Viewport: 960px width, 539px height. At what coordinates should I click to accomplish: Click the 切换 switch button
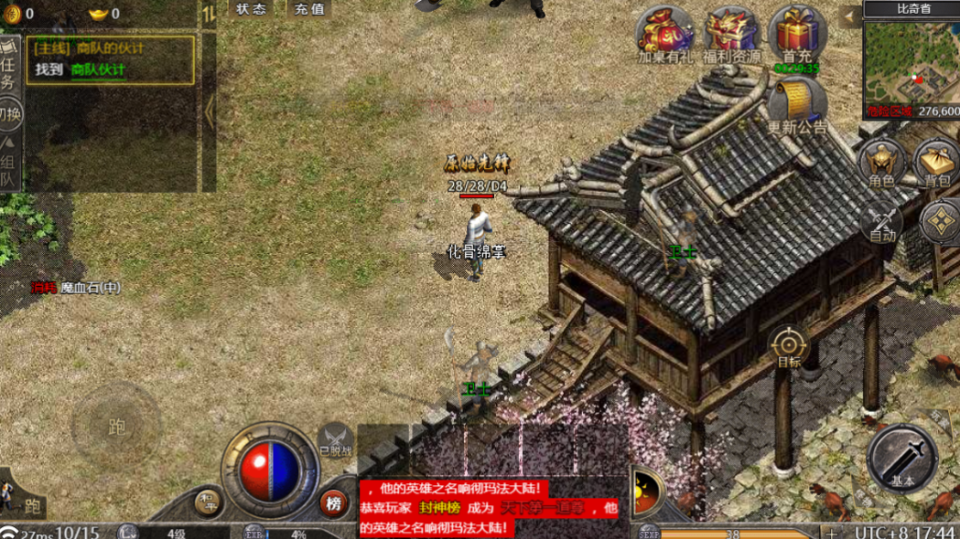click(x=8, y=113)
